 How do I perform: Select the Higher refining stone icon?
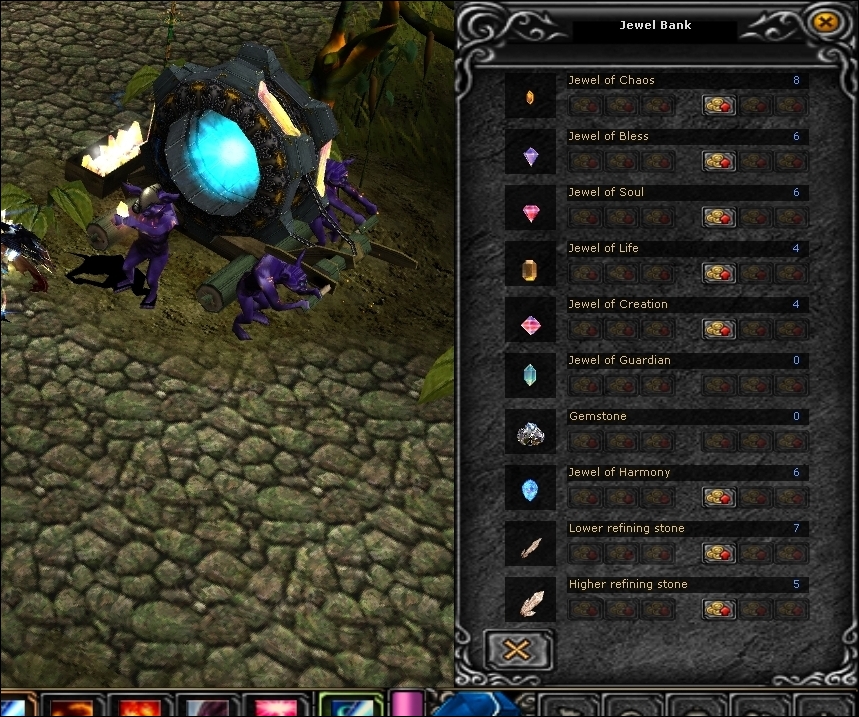(x=530, y=602)
